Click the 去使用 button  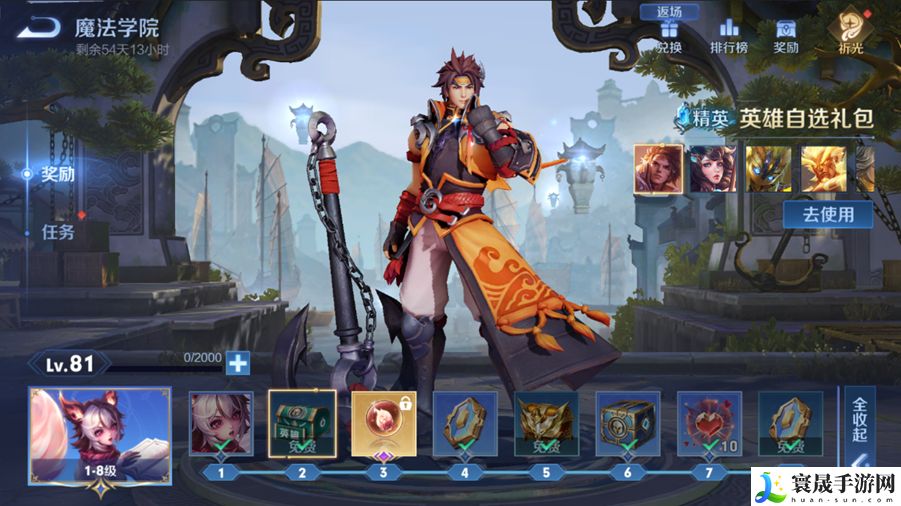[x=827, y=214]
